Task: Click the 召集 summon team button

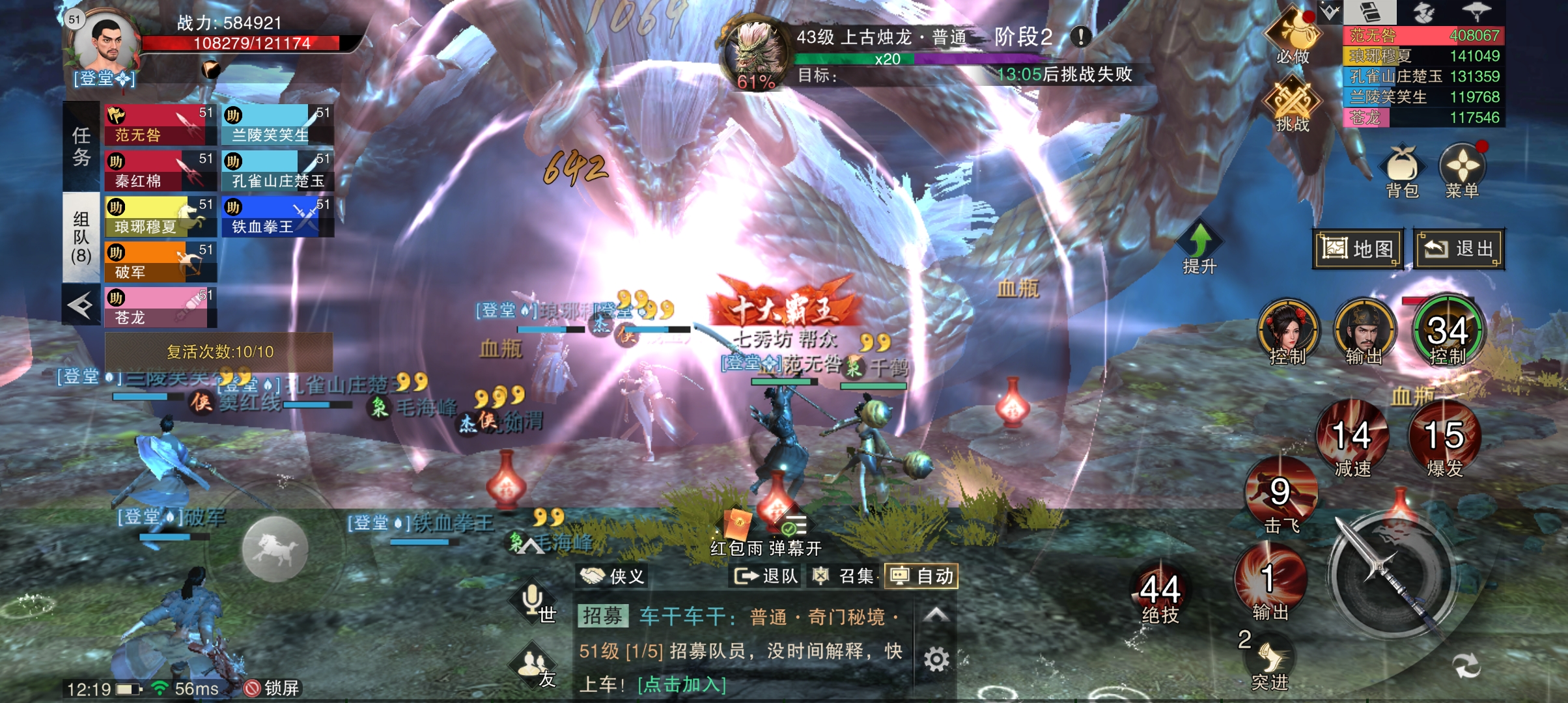Action: tap(845, 576)
